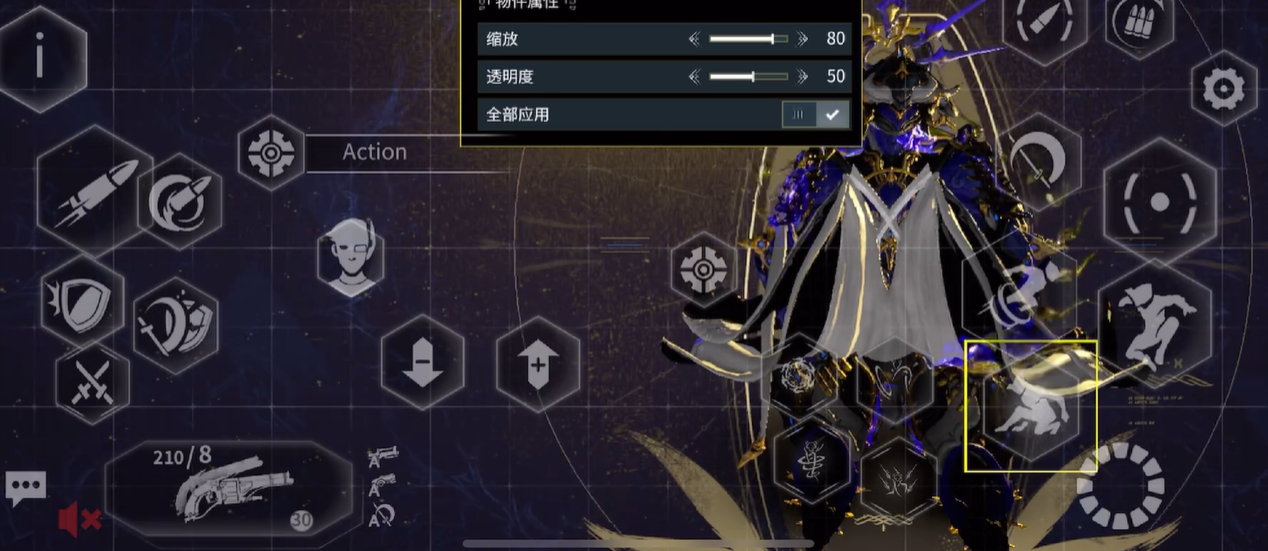Select the highlighted crouching figure button
Image resolution: width=1268 pixels, height=551 pixels.
(1030, 406)
